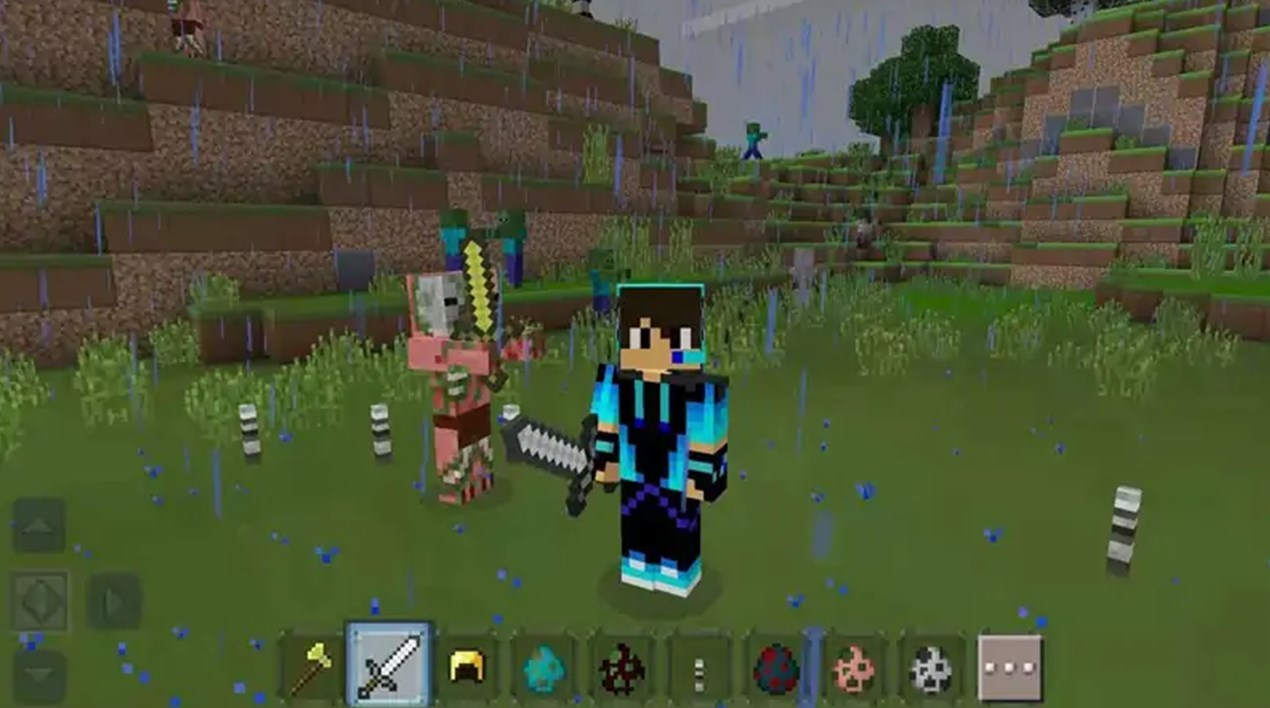Screen dimensions: 1270x708
Task: Select the diamond gem hotbar slot
Action: pyautogui.click(x=544, y=667)
